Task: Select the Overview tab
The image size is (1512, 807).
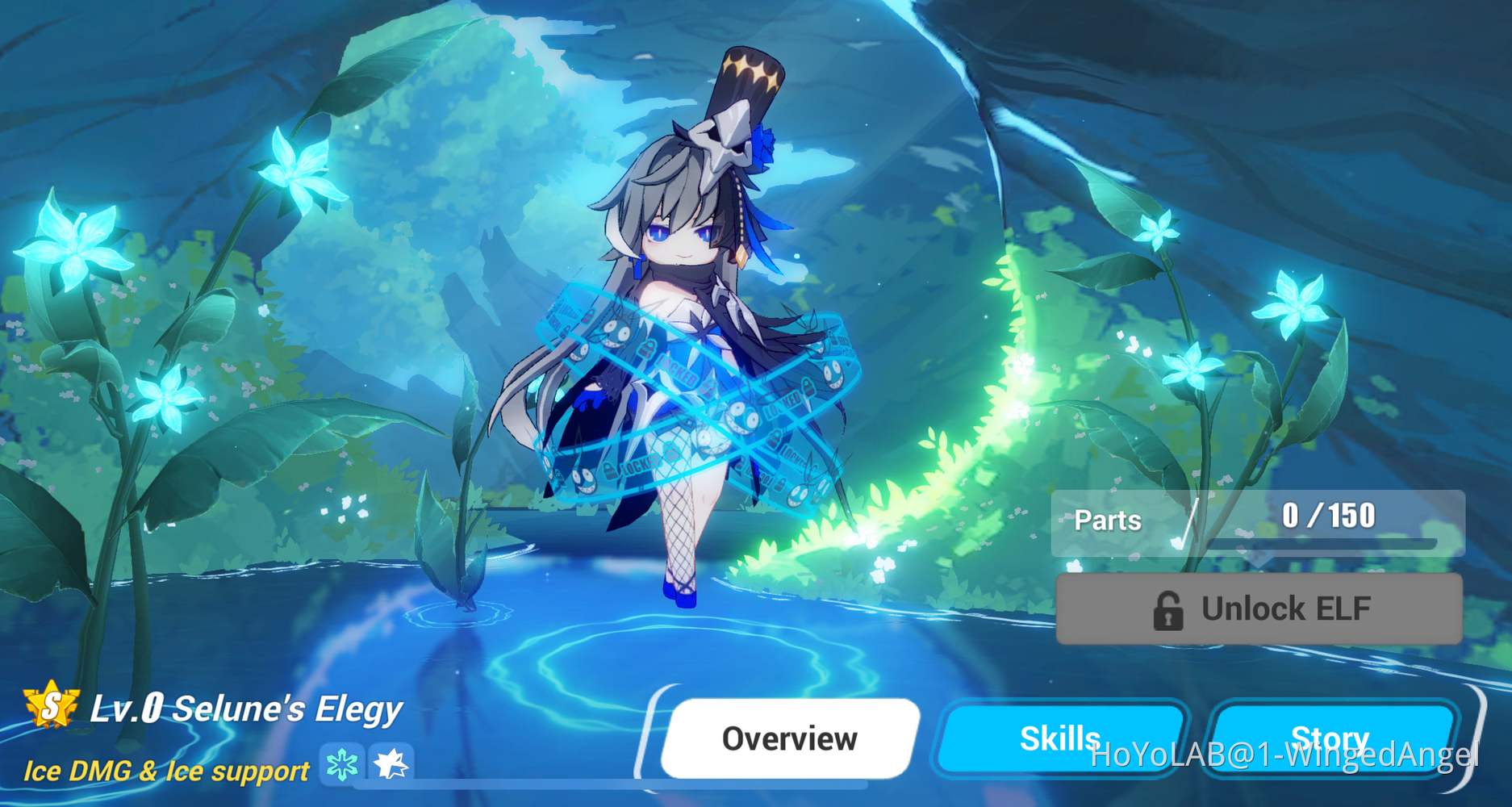Action: (x=790, y=738)
